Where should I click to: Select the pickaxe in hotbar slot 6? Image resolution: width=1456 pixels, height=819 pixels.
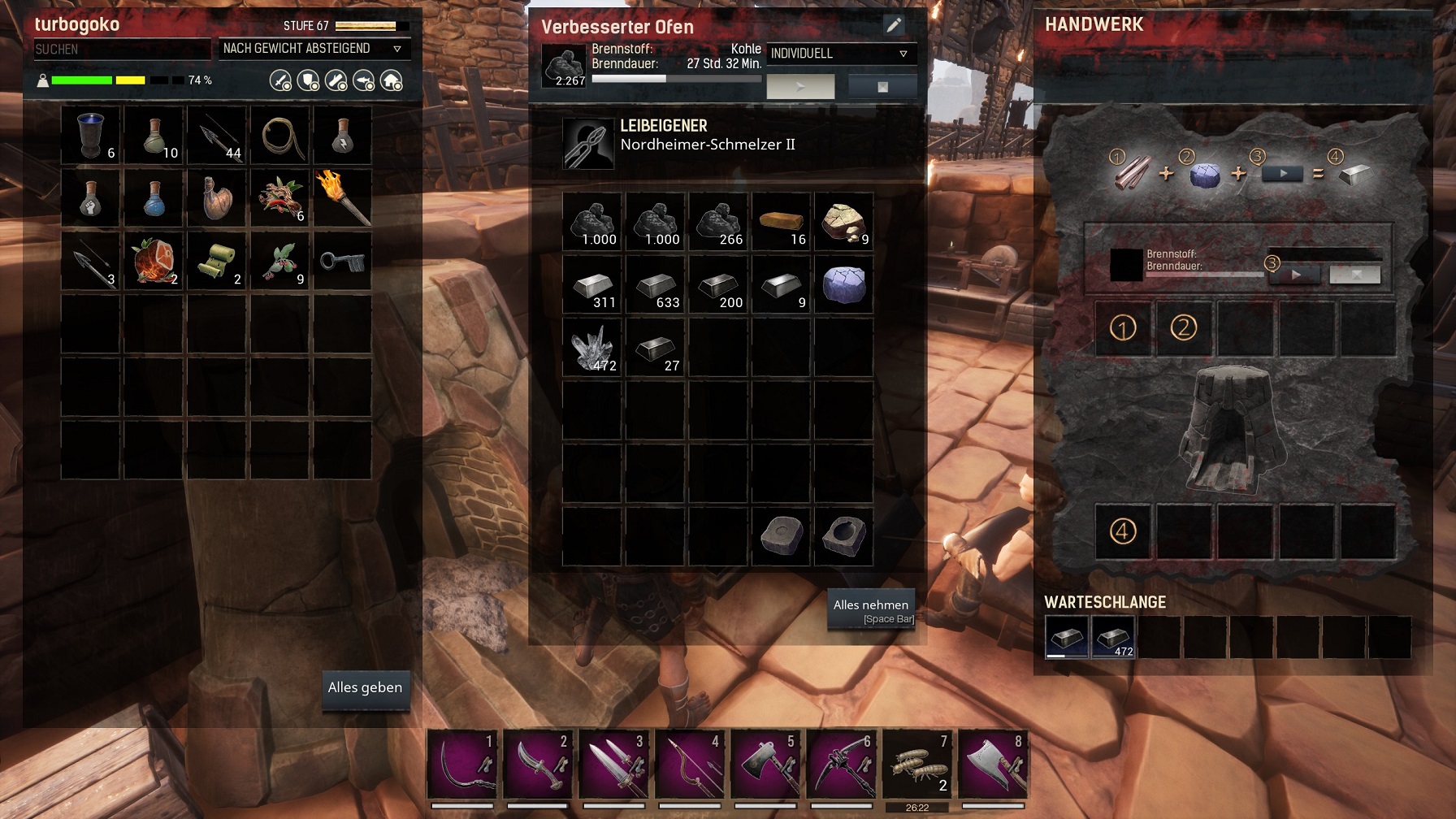coord(840,765)
